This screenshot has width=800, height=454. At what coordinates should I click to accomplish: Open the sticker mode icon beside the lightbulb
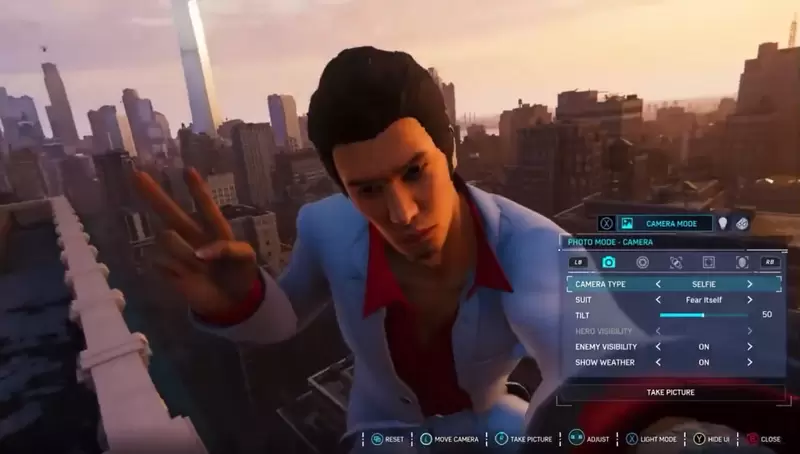click(742, 224)
